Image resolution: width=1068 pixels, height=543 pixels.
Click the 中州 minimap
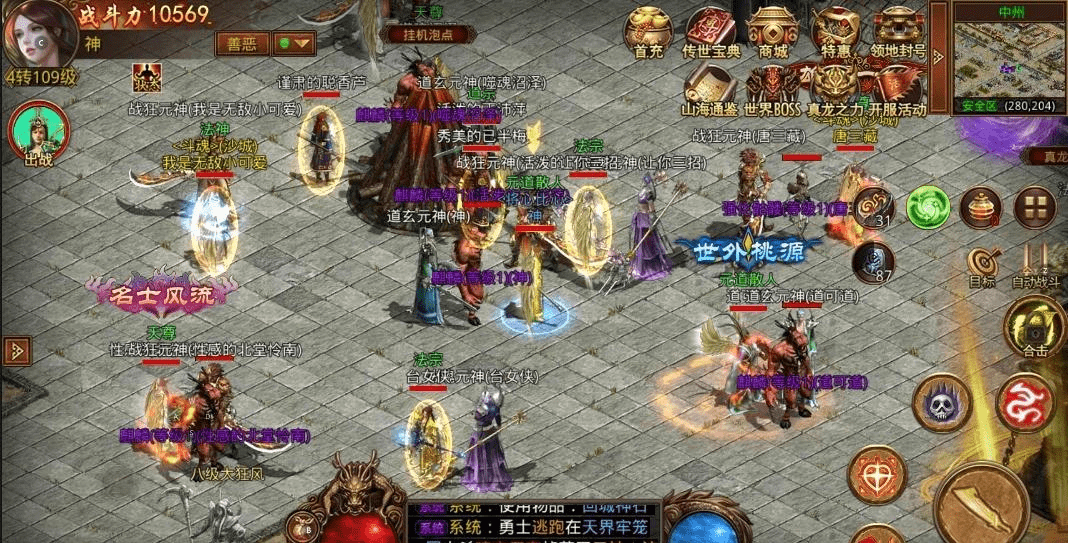point(996,58)
